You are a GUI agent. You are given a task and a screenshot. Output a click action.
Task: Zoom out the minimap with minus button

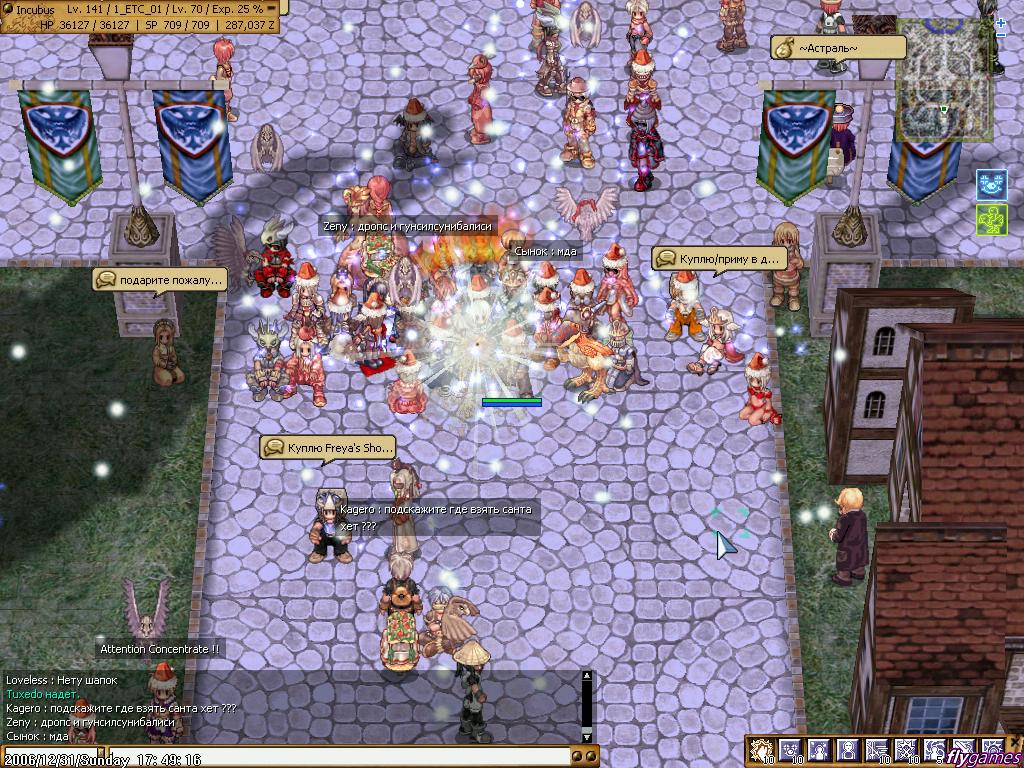(x=1001, y=35)
